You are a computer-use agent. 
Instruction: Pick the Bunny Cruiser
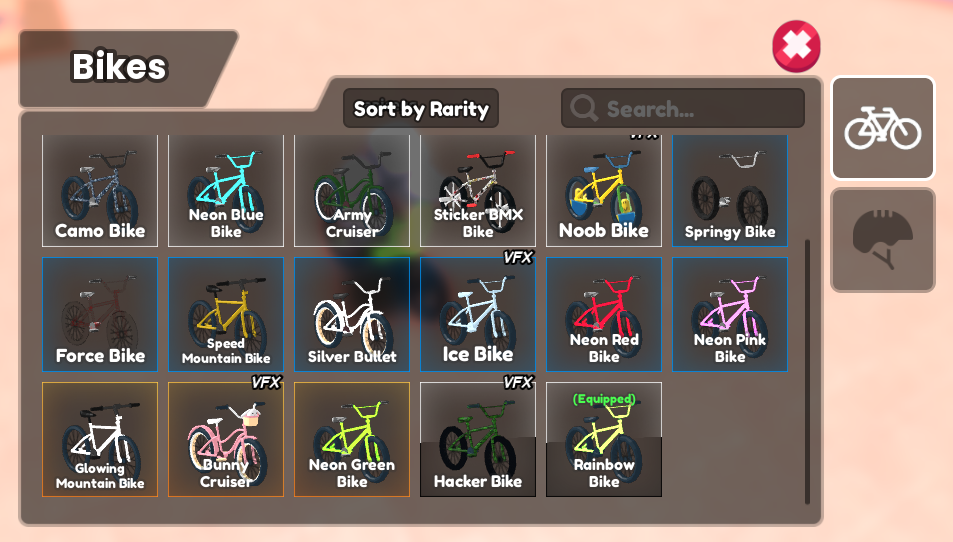(x=226, y=440)
